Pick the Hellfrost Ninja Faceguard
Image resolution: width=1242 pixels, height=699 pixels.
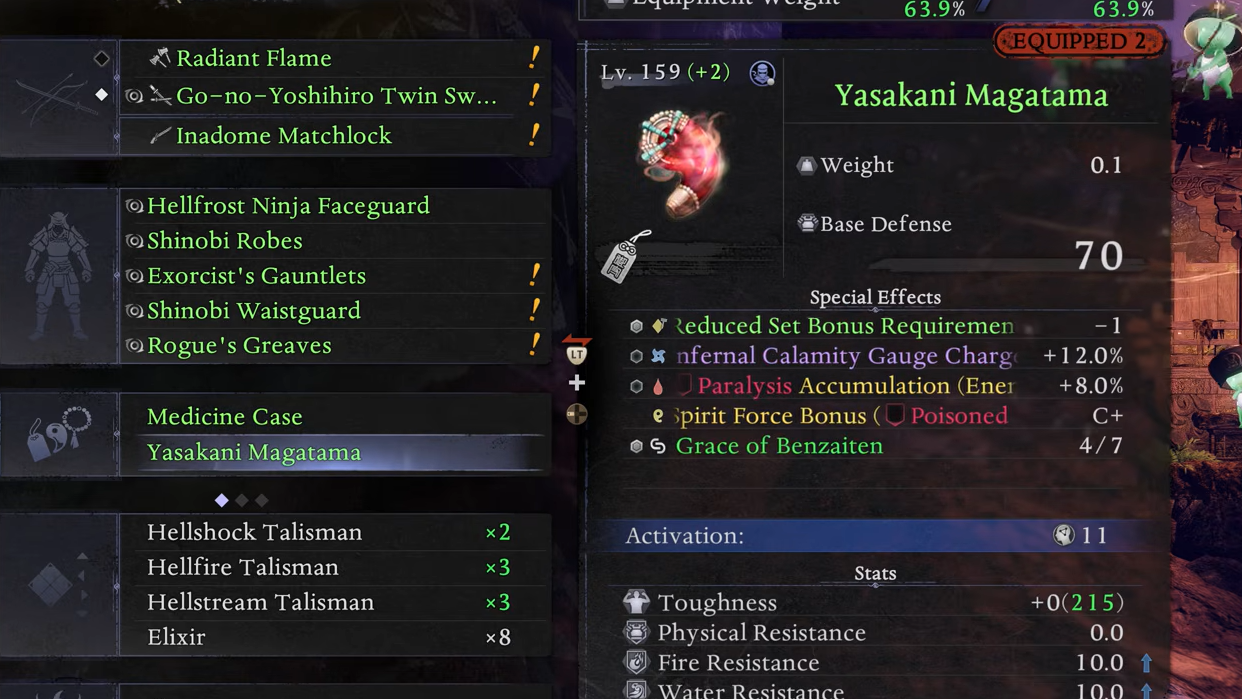[288, 206]
